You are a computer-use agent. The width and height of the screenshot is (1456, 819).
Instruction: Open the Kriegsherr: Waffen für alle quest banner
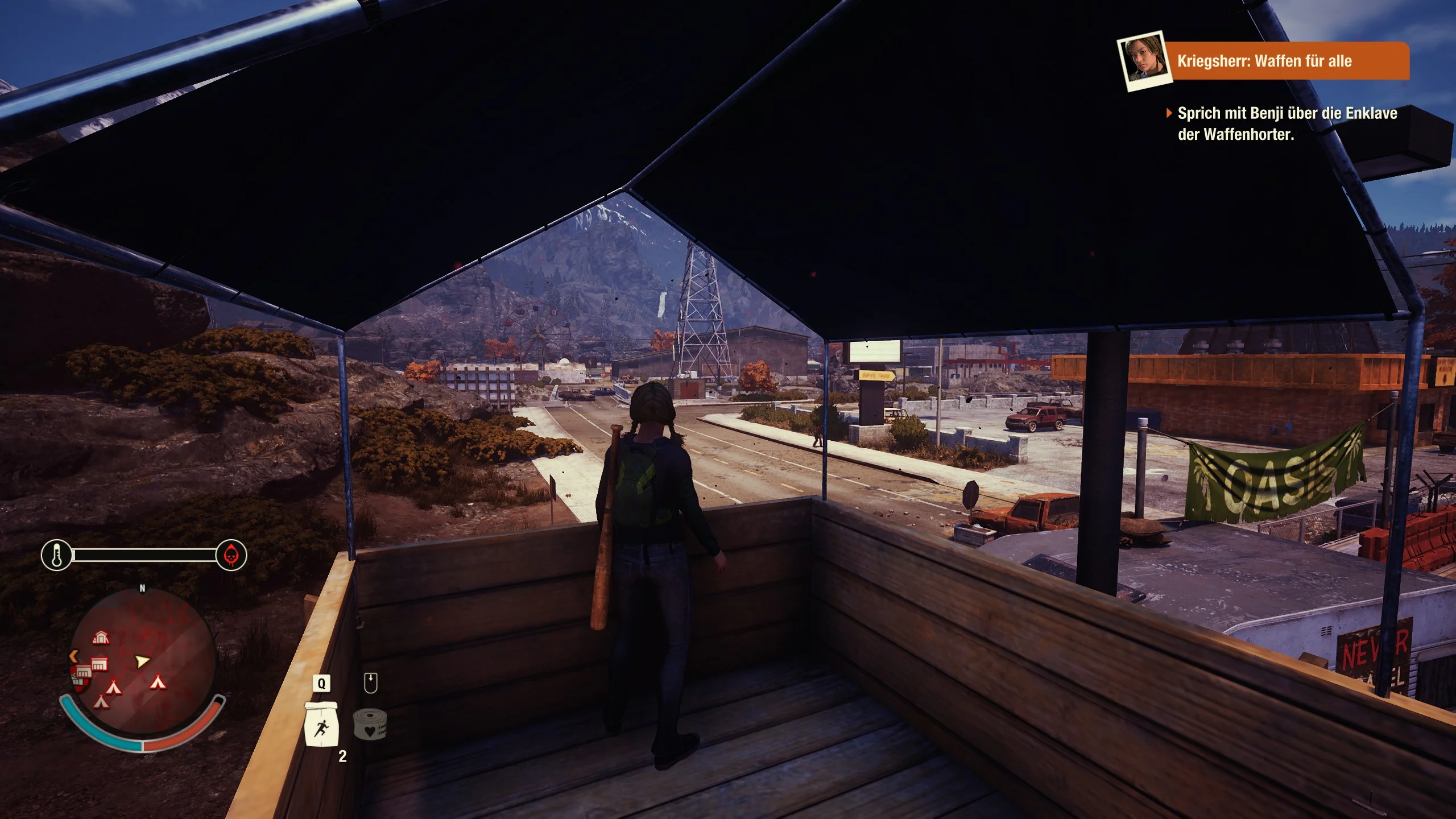pyautogui.click(x=1287, y=61)
